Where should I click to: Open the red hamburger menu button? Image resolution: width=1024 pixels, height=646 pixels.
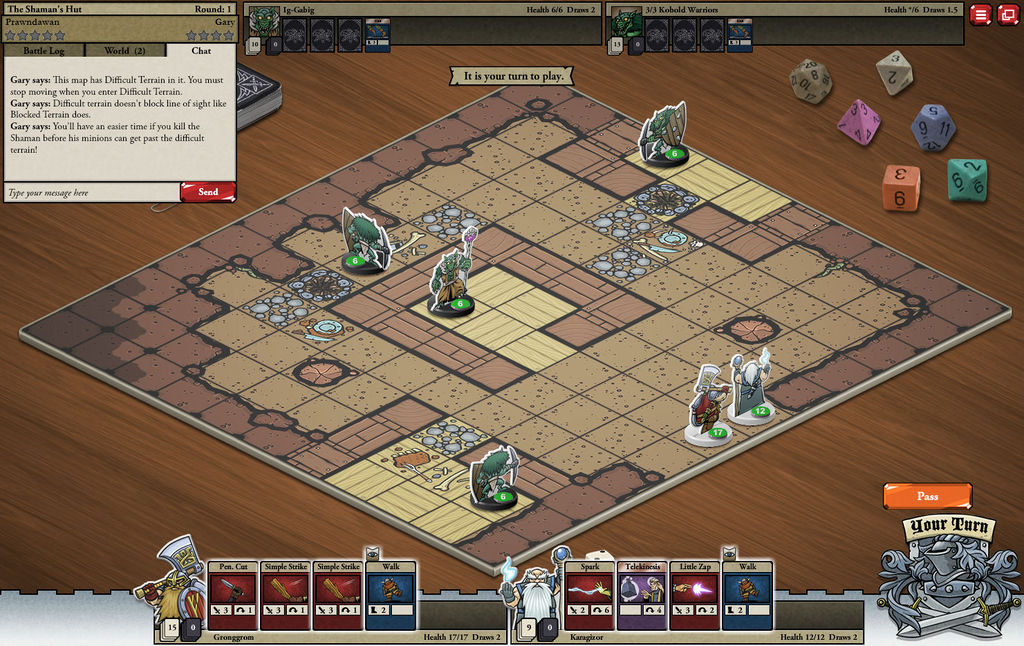point(980,15)
